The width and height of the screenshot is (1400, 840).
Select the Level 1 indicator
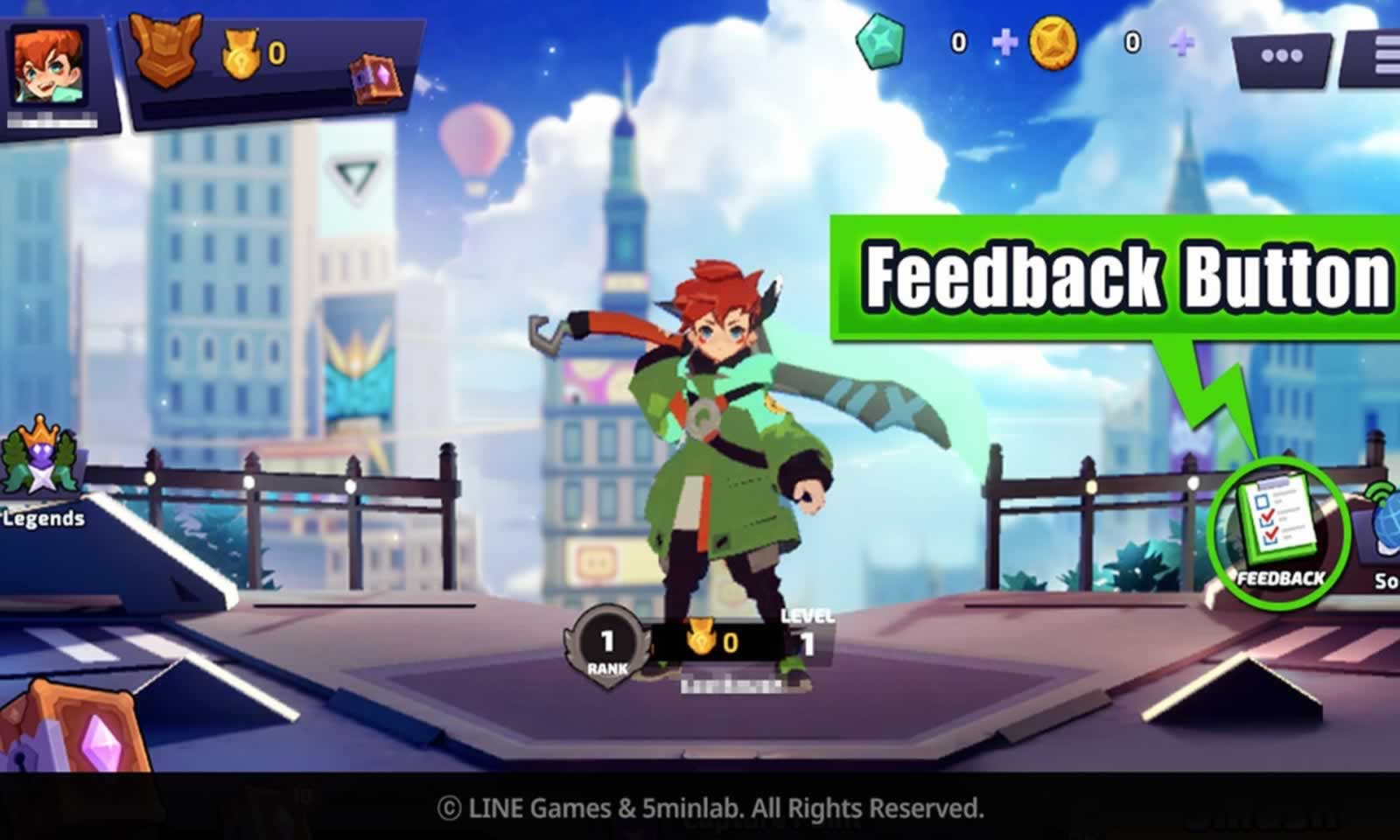(x=809, y=632)
